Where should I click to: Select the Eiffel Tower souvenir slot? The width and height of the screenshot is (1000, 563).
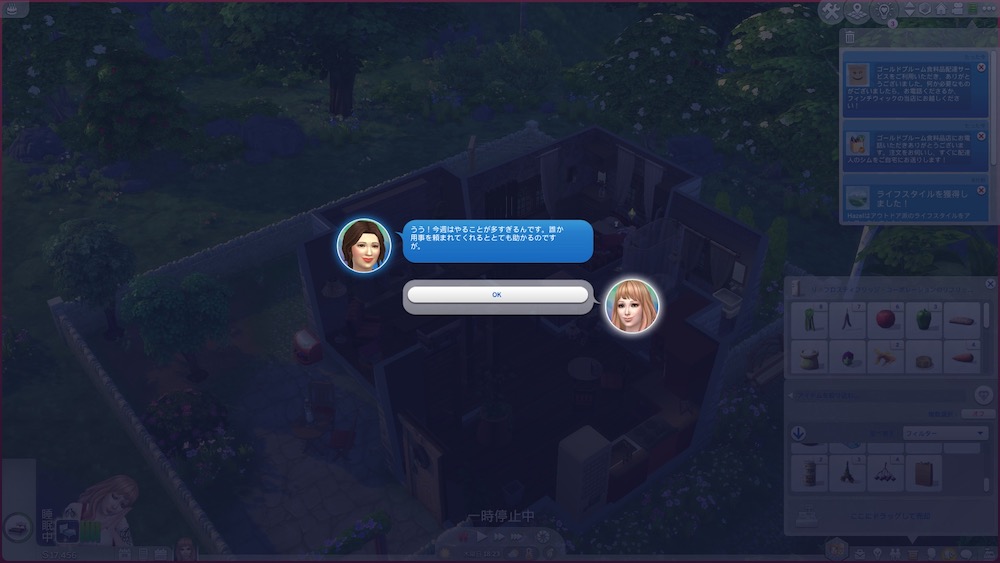(848, 472)
